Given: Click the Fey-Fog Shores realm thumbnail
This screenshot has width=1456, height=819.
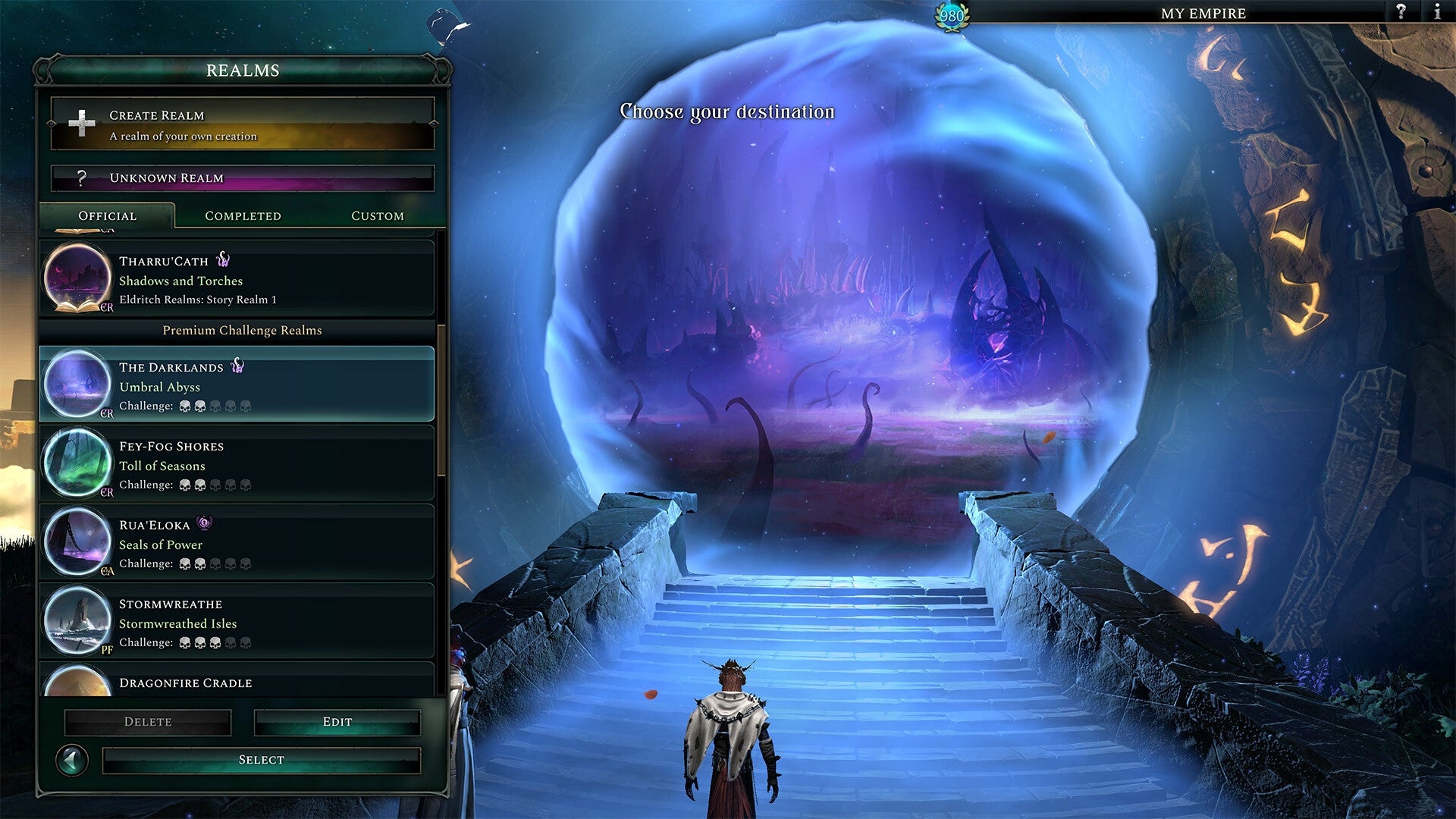Looking at the screenshot, I should click(77, 463).
